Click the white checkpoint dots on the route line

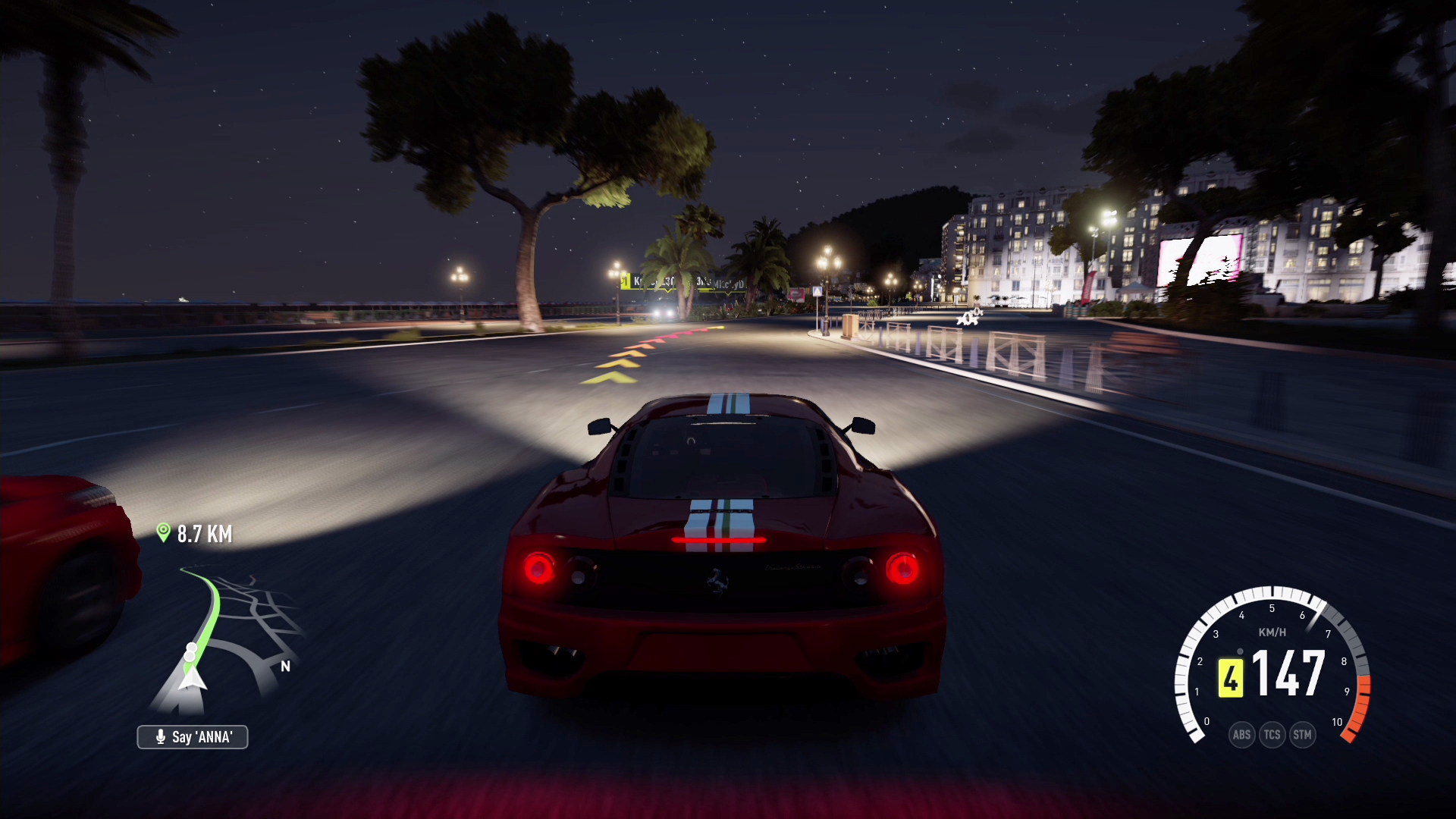point(191,652)
